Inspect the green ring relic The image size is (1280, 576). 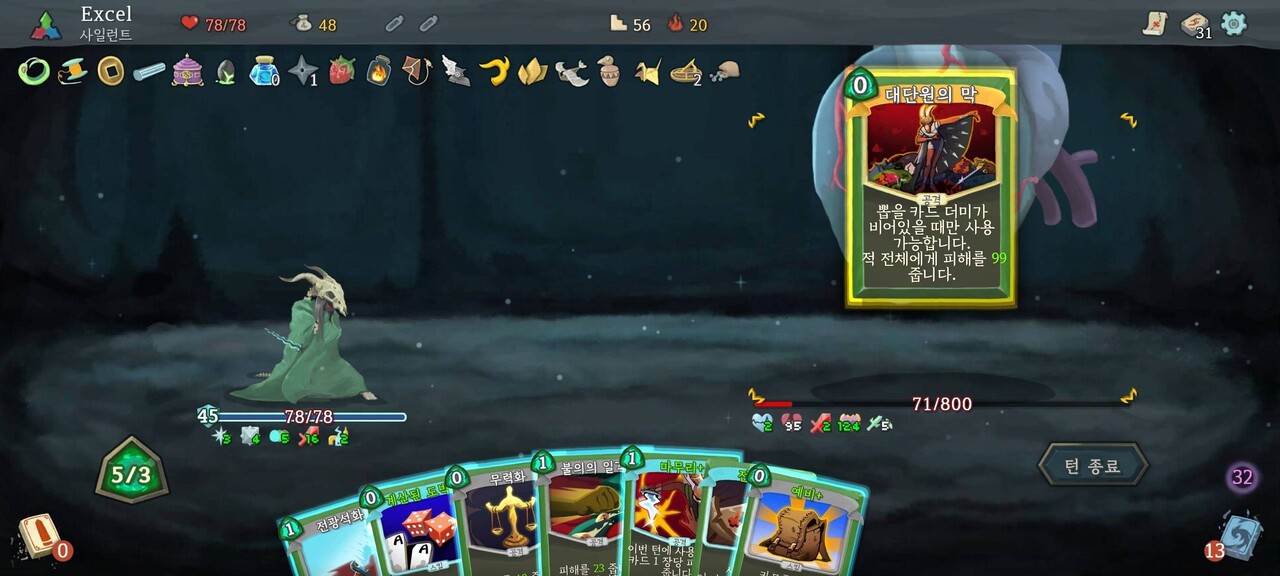point(34,71)
